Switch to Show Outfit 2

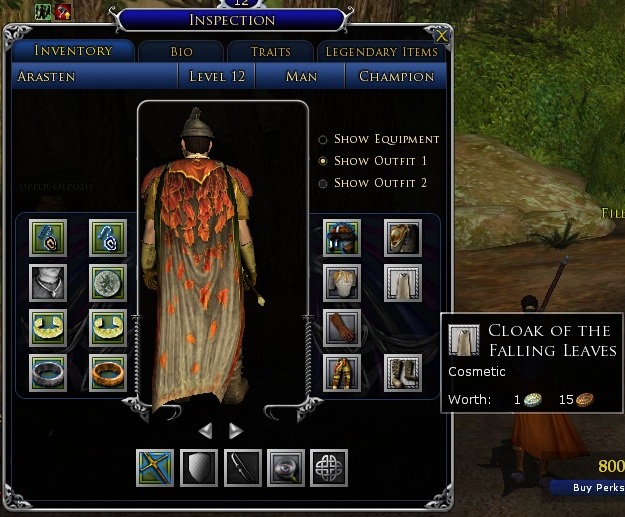pos(323,183)
